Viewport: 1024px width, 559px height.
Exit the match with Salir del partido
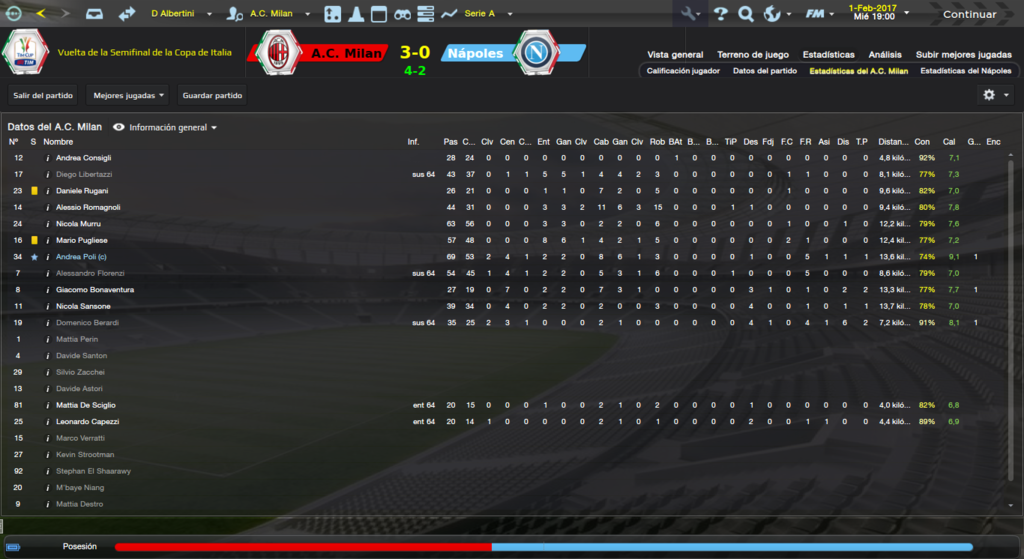pyautogui.click(x=43, y=95)
